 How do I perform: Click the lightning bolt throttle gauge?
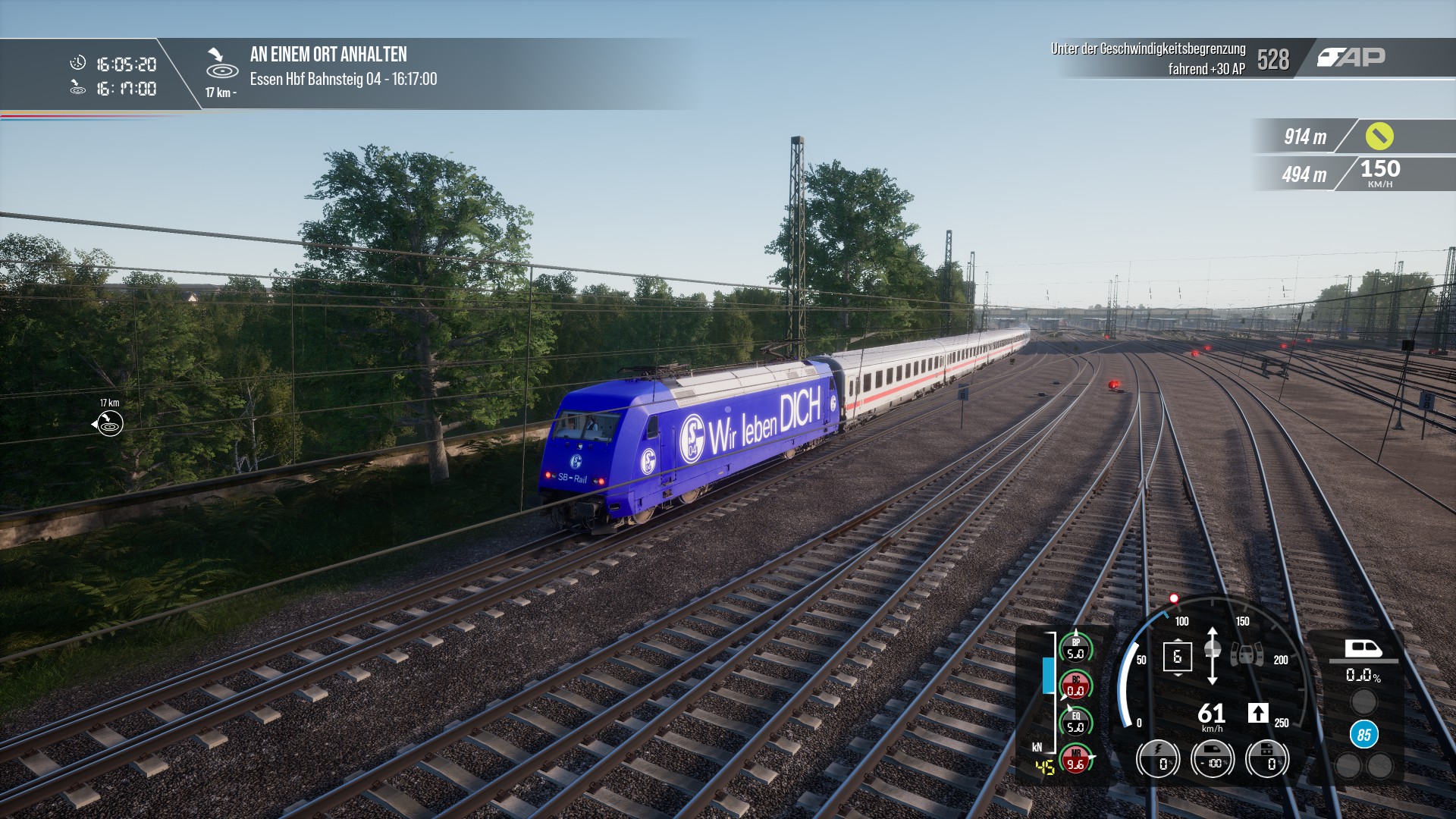1158,759
